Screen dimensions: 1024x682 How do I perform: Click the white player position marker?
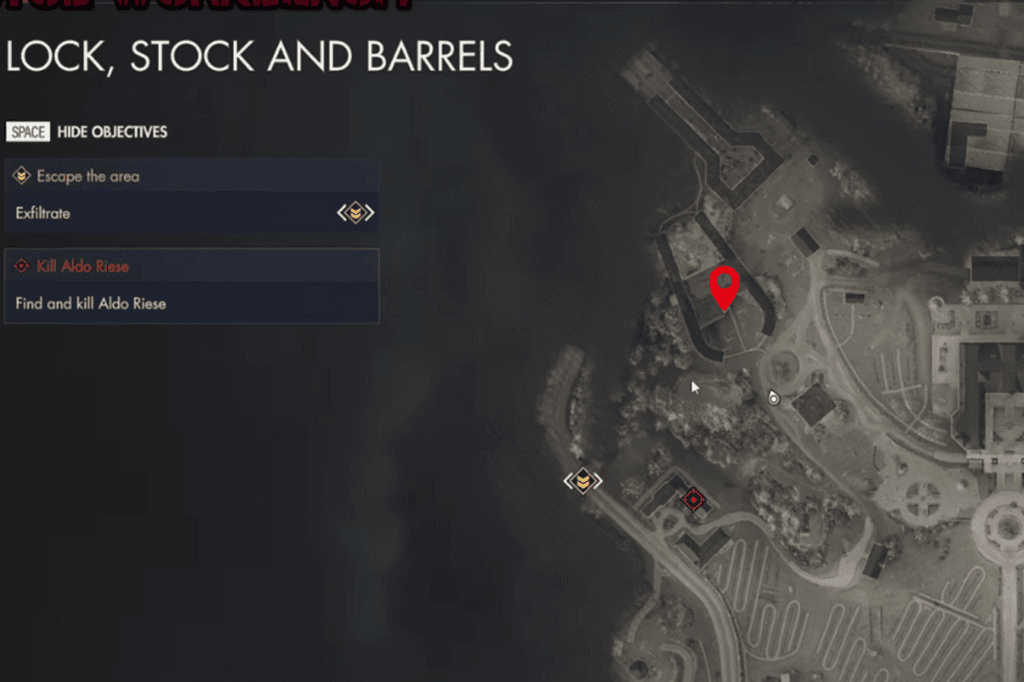[773, 398]
